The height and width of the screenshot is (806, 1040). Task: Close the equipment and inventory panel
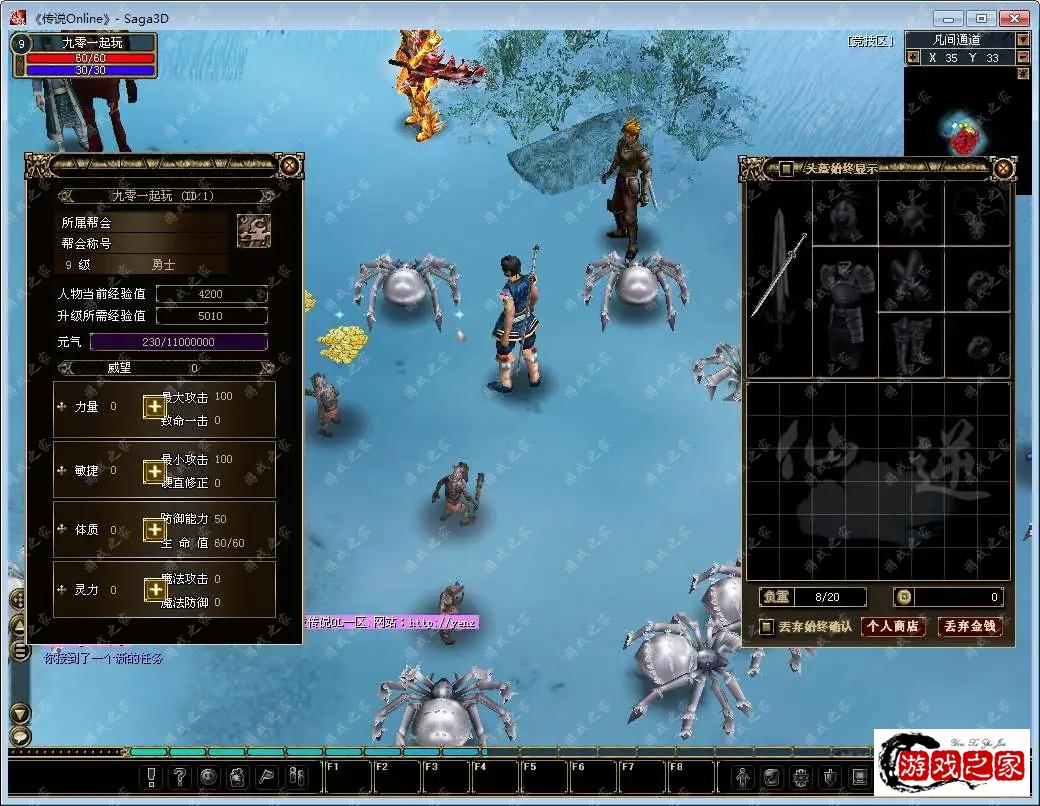point(1002,168)
